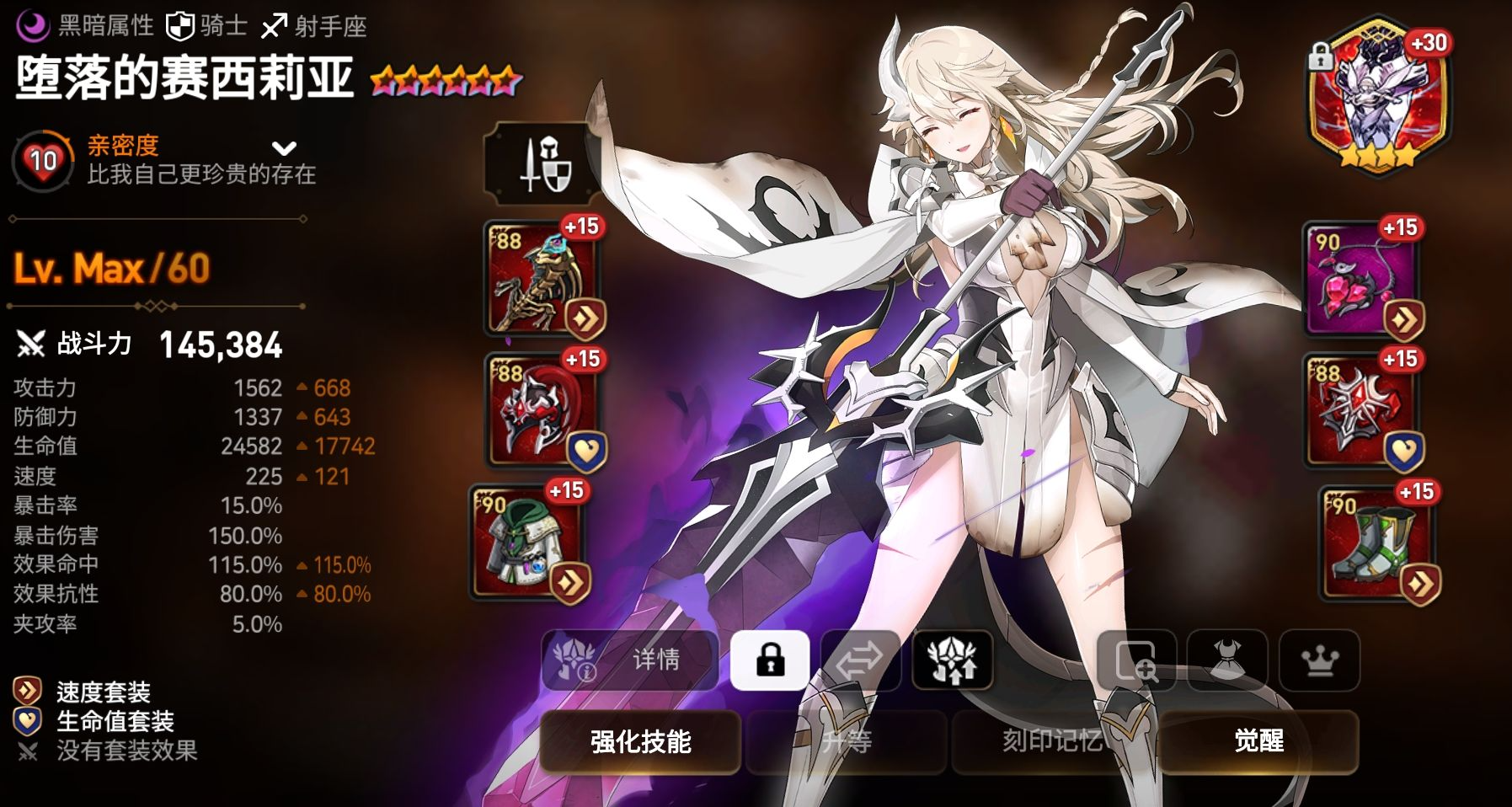Expand the 亲密度 friendship dropdown arrow

[x=285, y=149]
